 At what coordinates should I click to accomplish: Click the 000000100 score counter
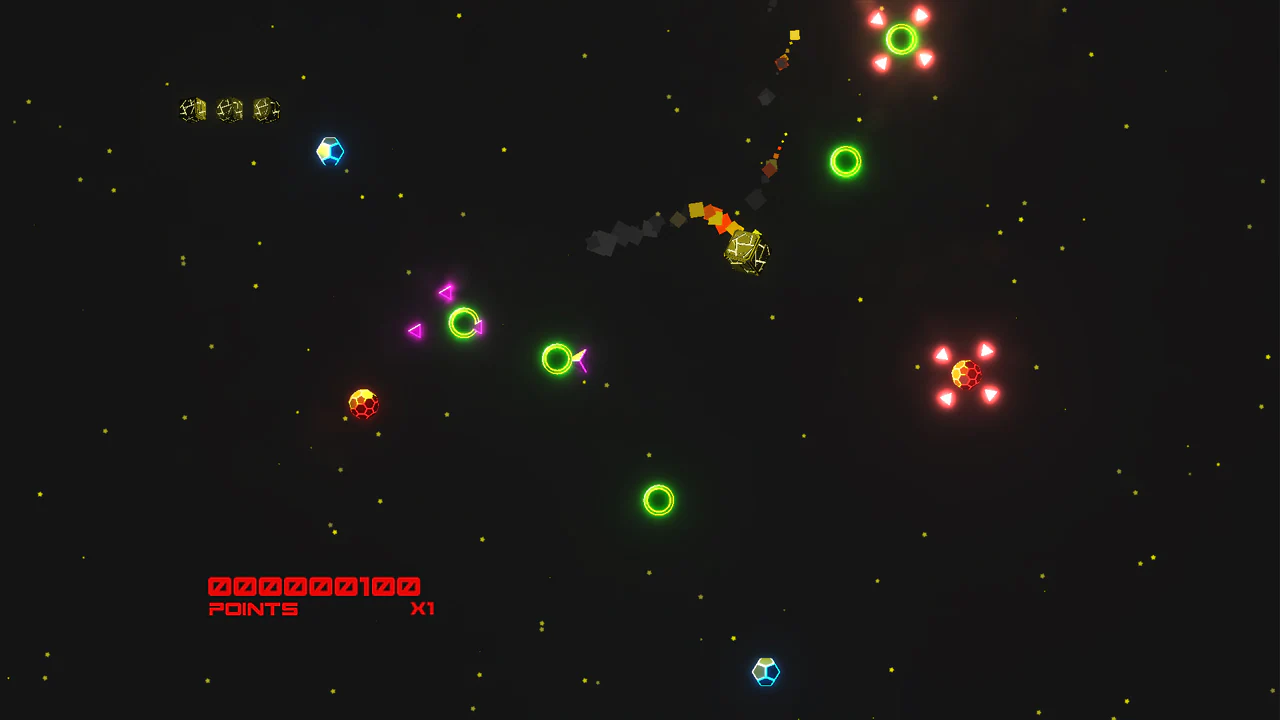[x=313, y=585]
